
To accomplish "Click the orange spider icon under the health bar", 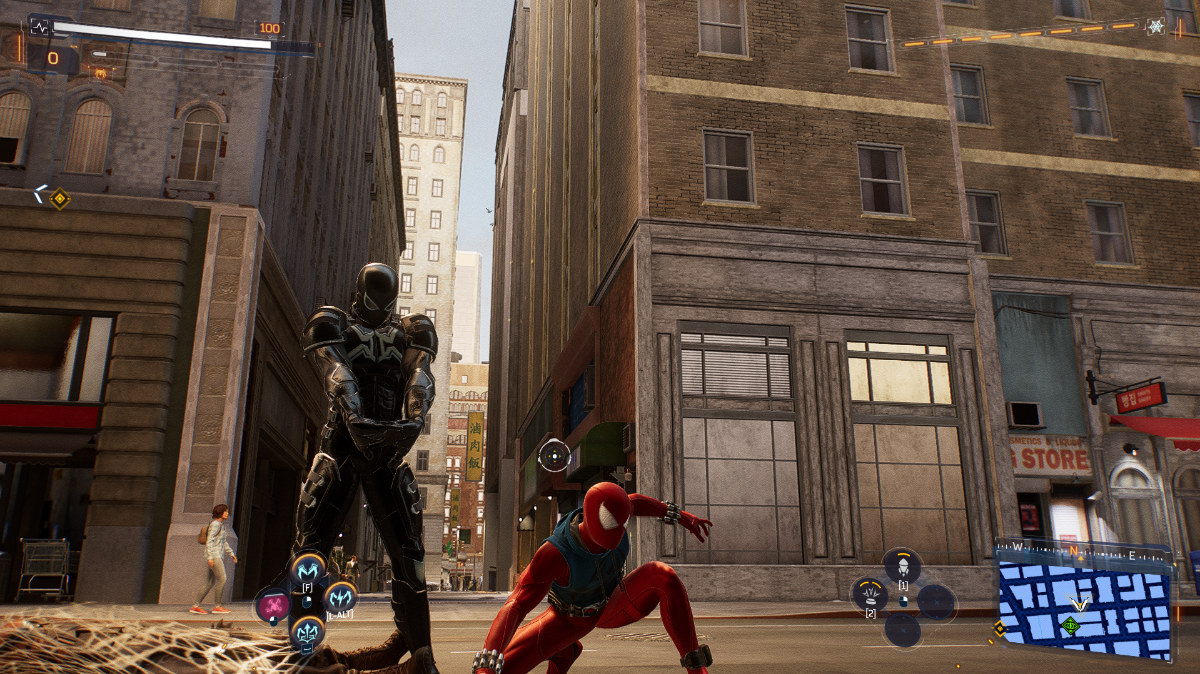I will (x=100, y=73).
